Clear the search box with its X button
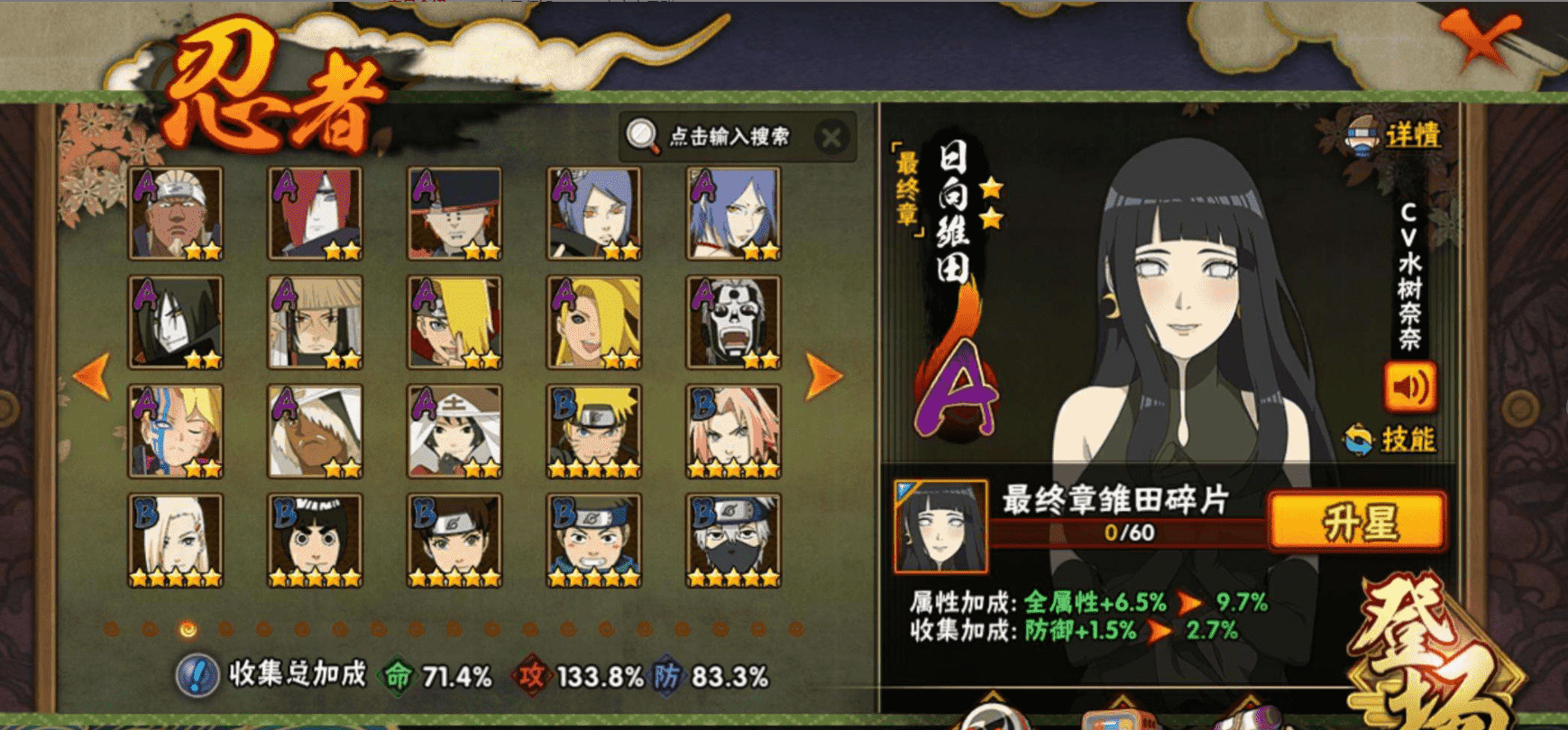The width and height of the screenshot is (1568, 730). coord(831,138)
